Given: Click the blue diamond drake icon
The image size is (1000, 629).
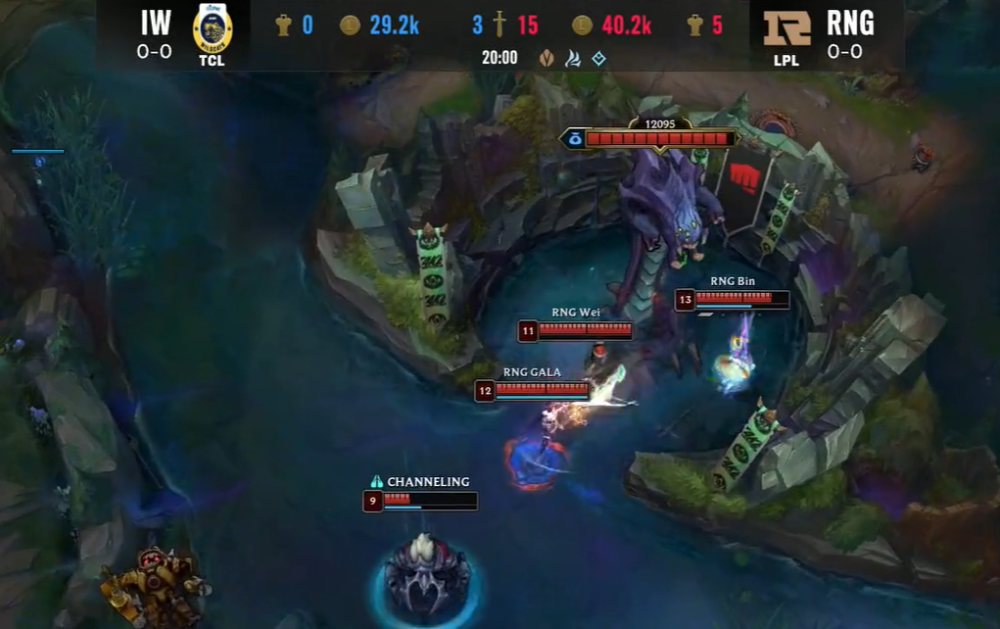Looking at the screenshot, I should [x=599, y=58].
